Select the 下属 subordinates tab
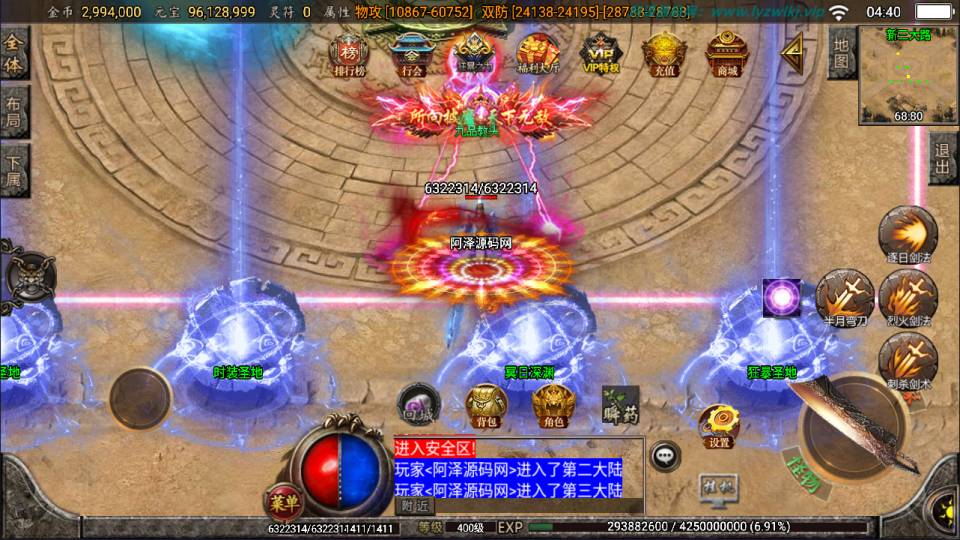This screenshot has width=960, height=540. point(14,169)
